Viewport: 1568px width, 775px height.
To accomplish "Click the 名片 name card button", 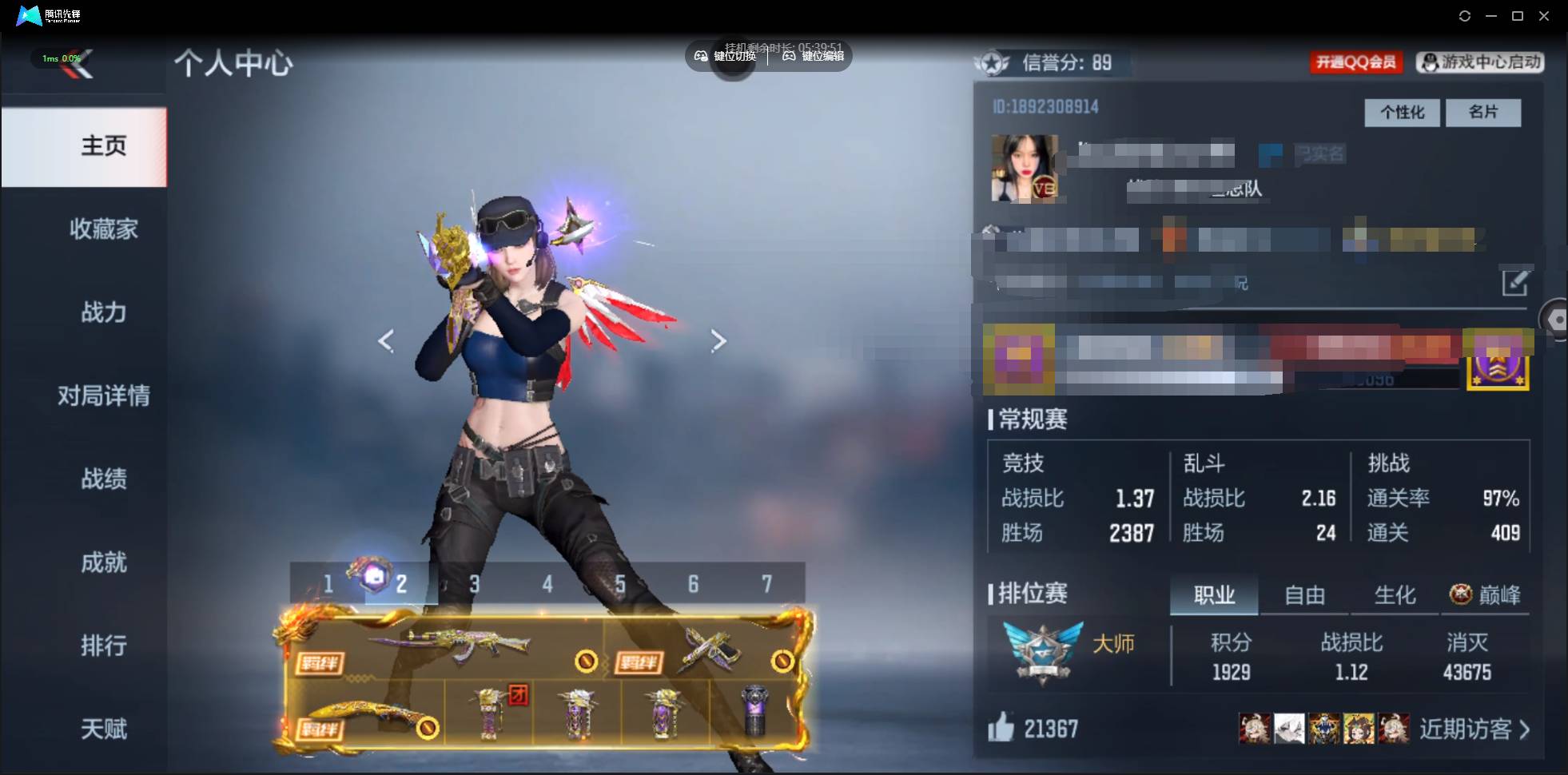I will click(1482, 113).
